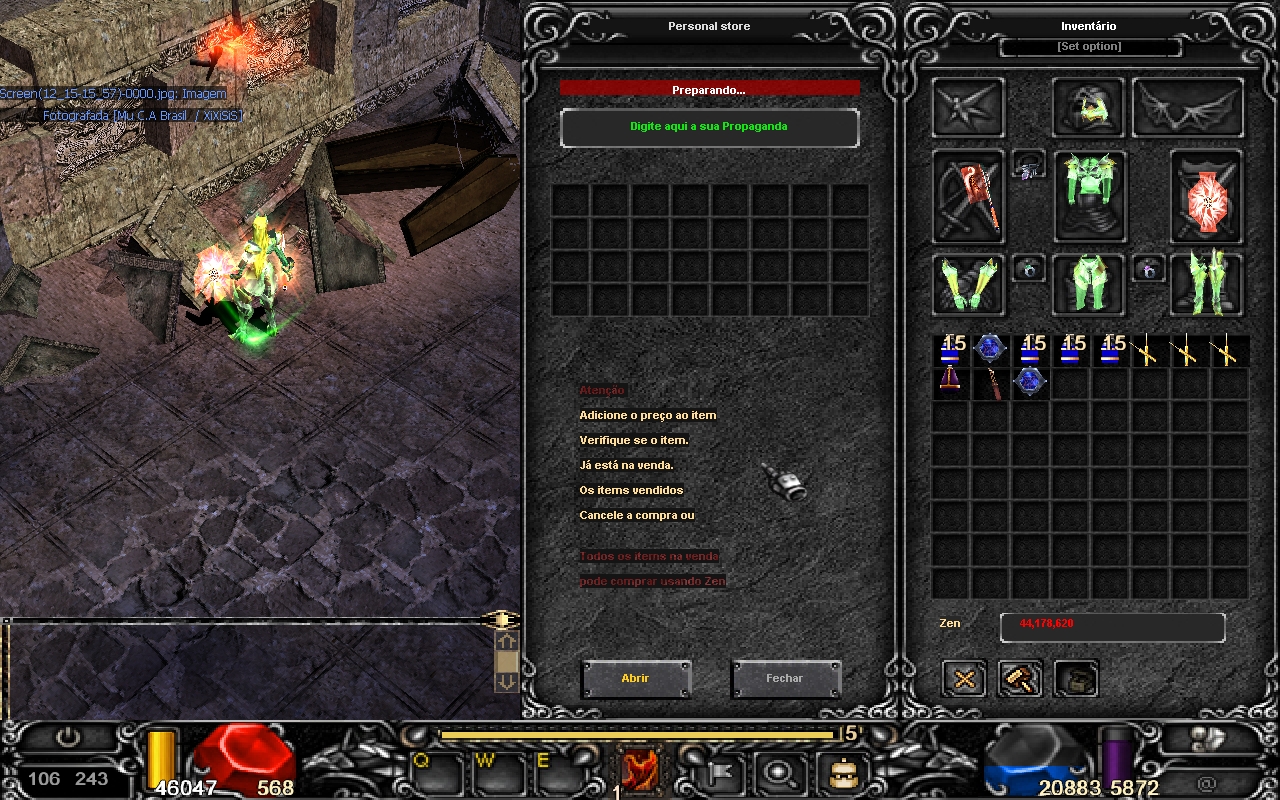The width and height of the screenshot is (1280, 800).
Task: Click the power button icon
Action: tap(68, 739)
